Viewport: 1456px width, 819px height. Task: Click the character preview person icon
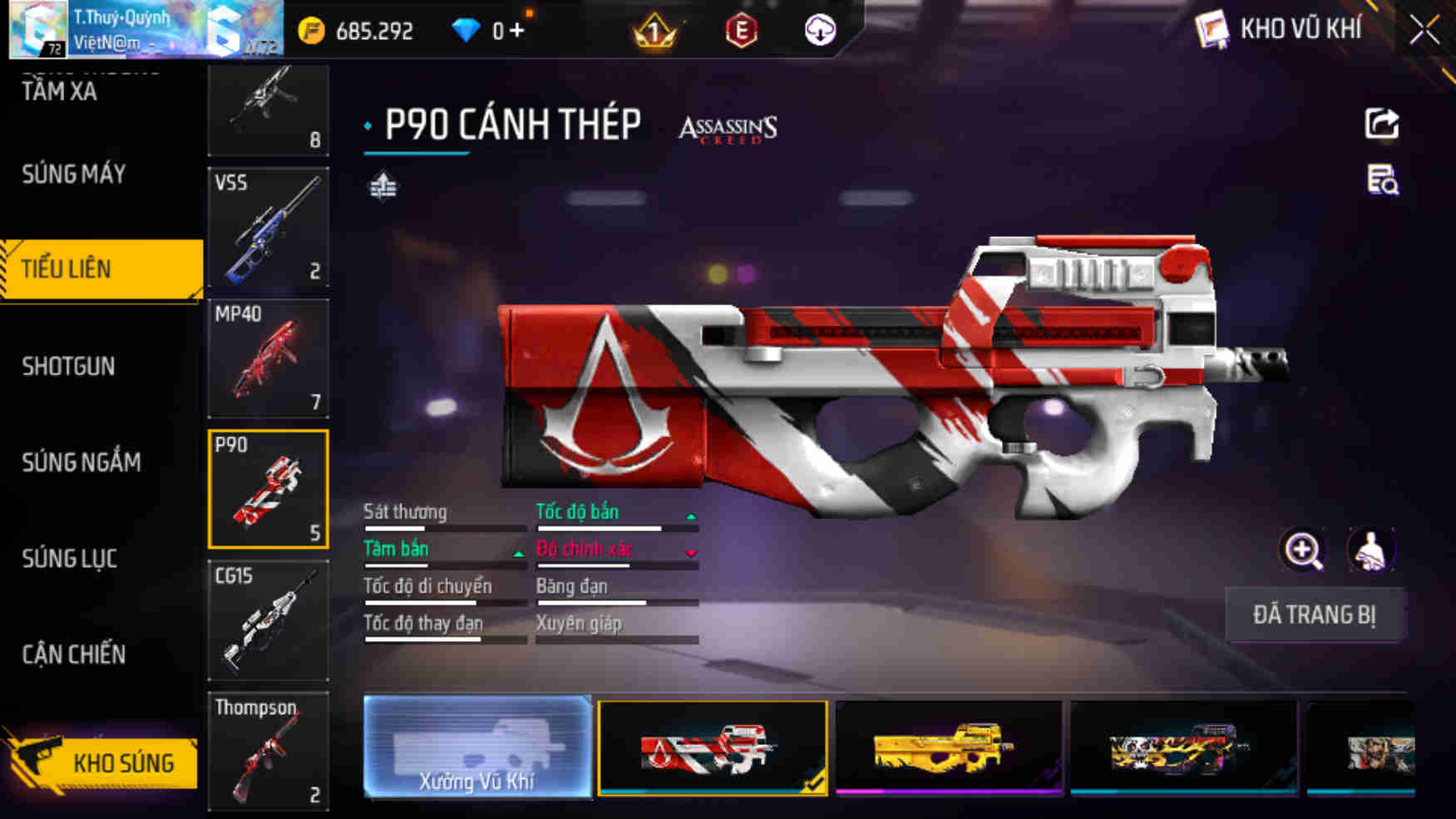(x=1370, y=550)
